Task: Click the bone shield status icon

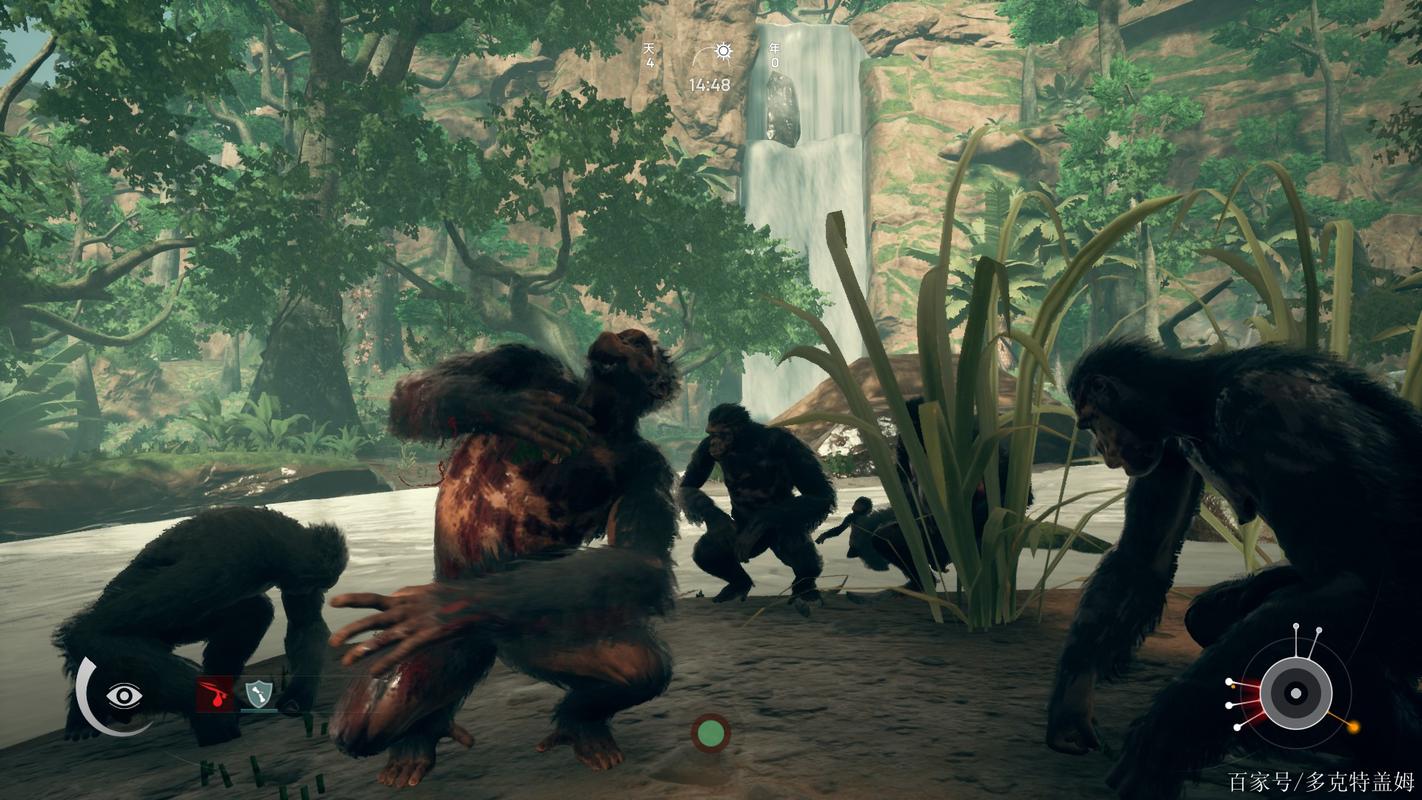Action: coord(259,693)
